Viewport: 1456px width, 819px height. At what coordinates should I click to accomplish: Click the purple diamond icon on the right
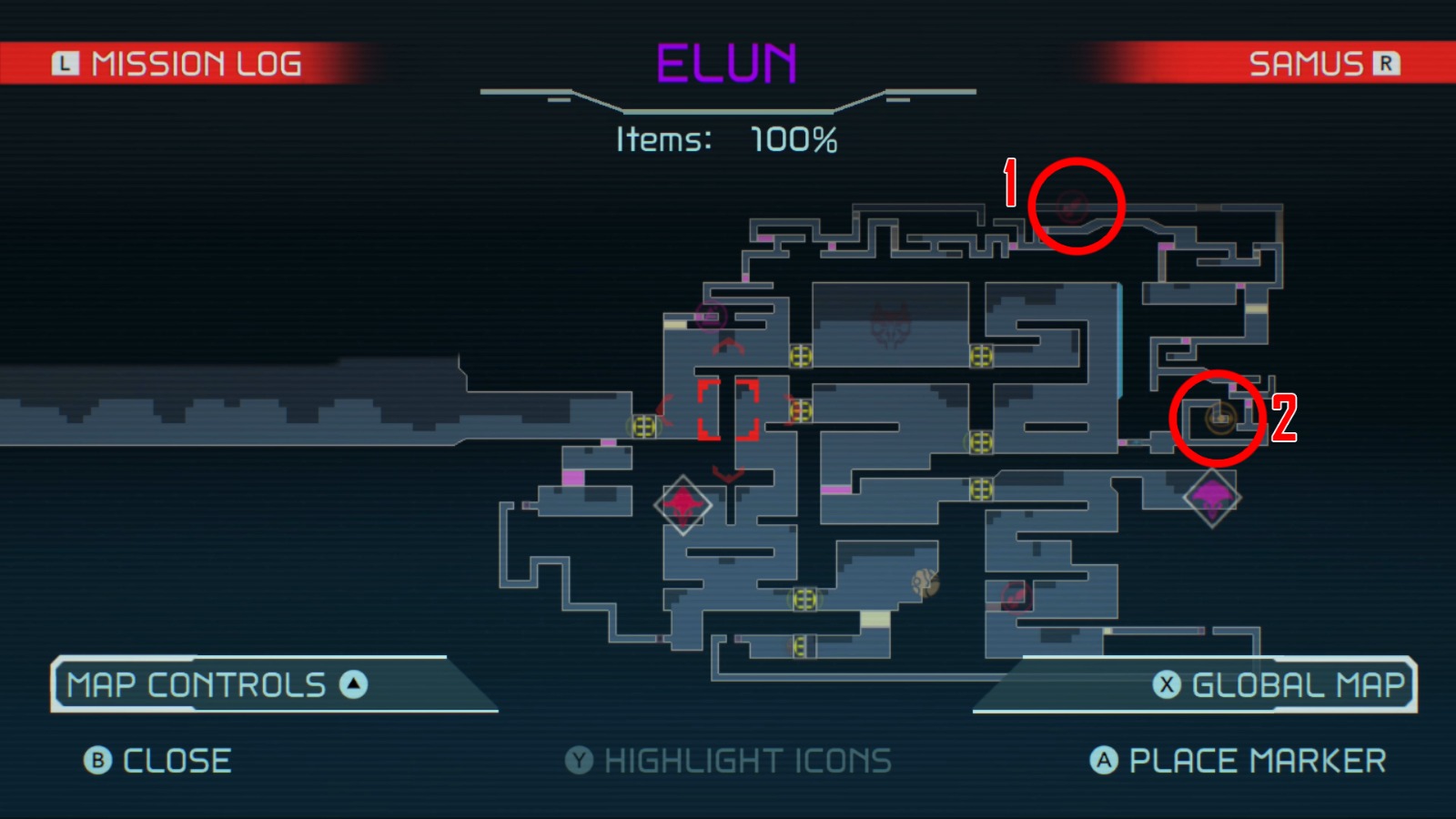click(1210, 496)
